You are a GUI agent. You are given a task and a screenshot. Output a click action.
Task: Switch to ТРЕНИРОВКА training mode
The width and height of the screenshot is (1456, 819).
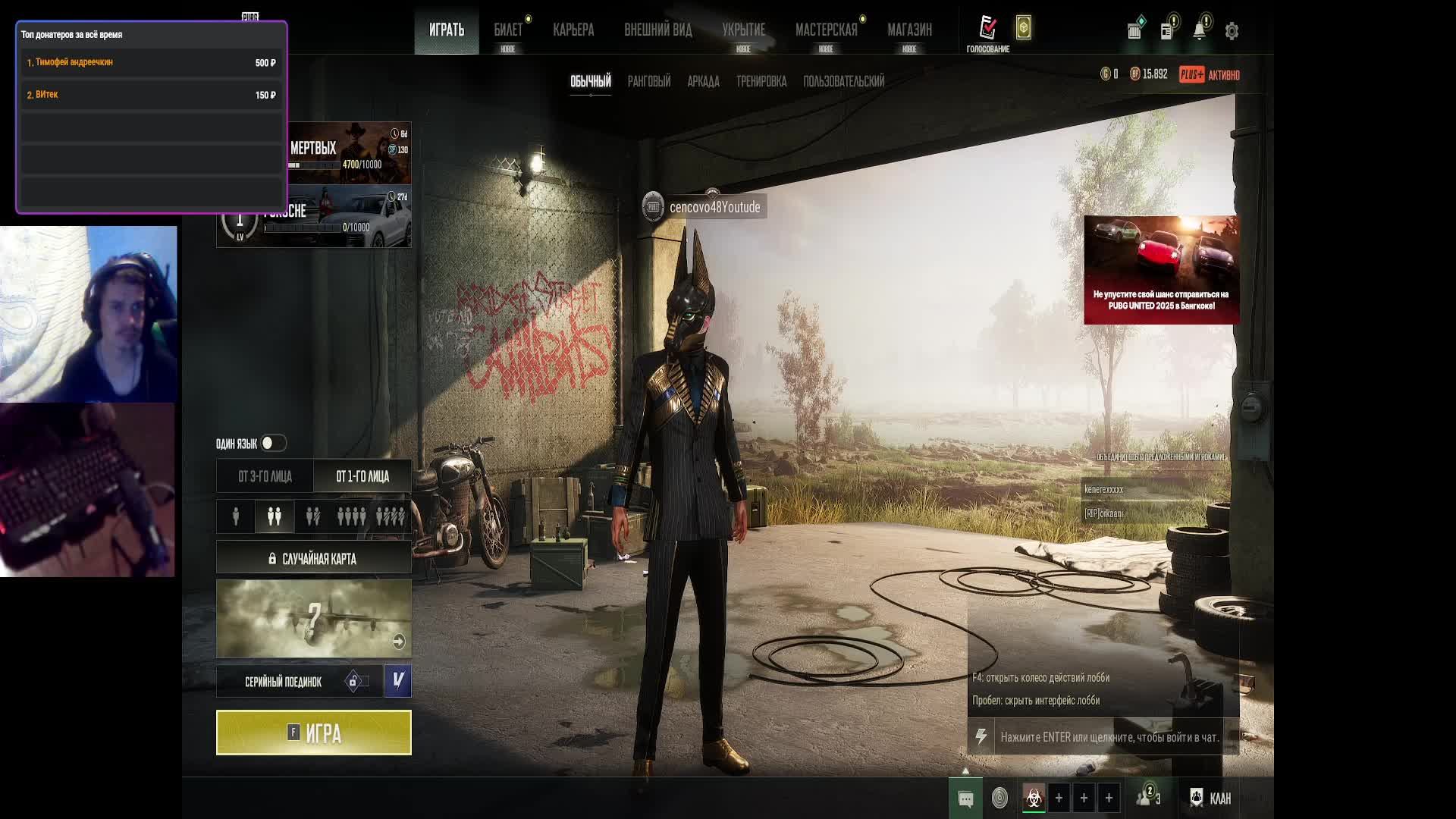(x=761, y=81)
